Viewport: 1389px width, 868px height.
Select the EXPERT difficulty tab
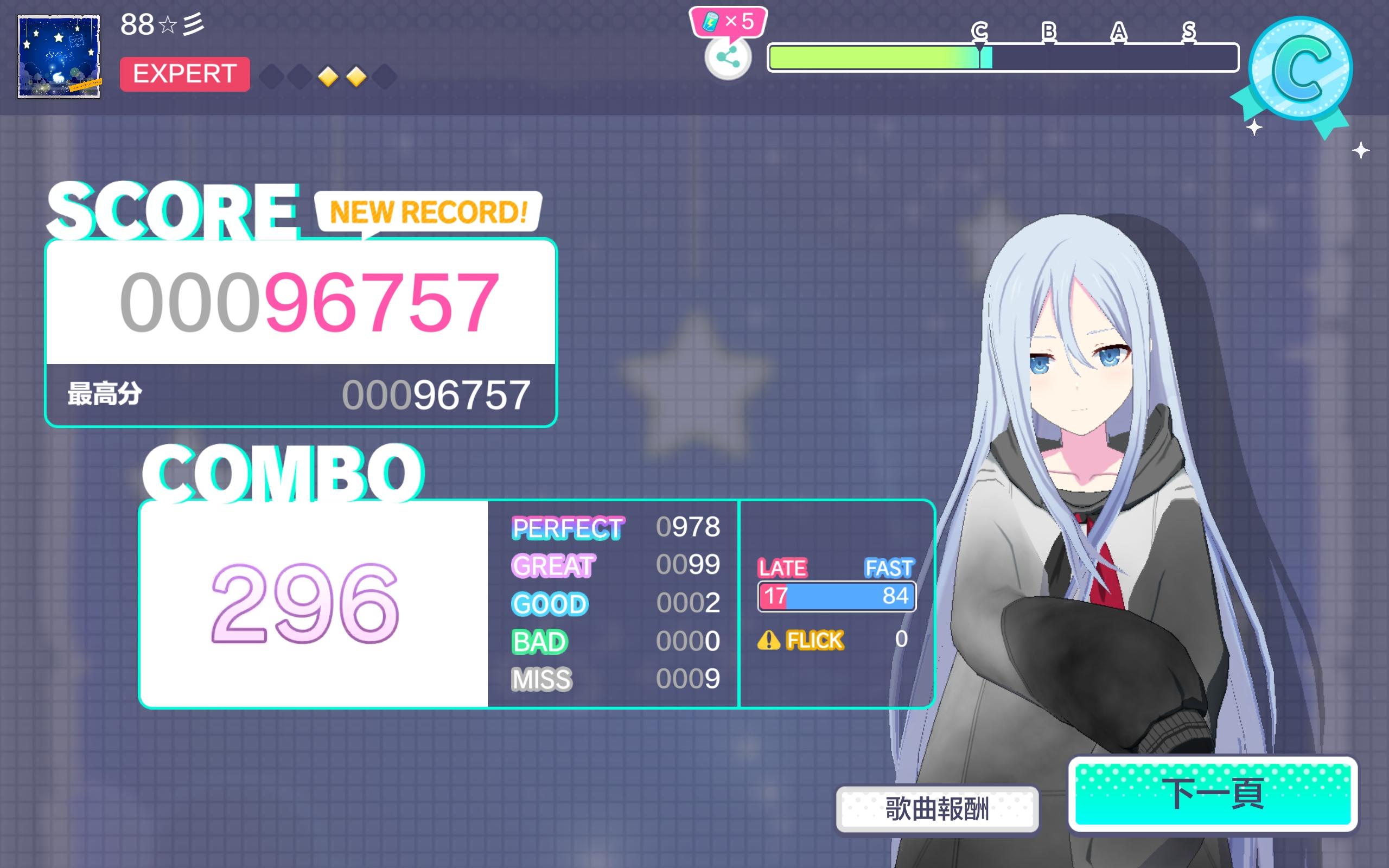coord(185,74)
